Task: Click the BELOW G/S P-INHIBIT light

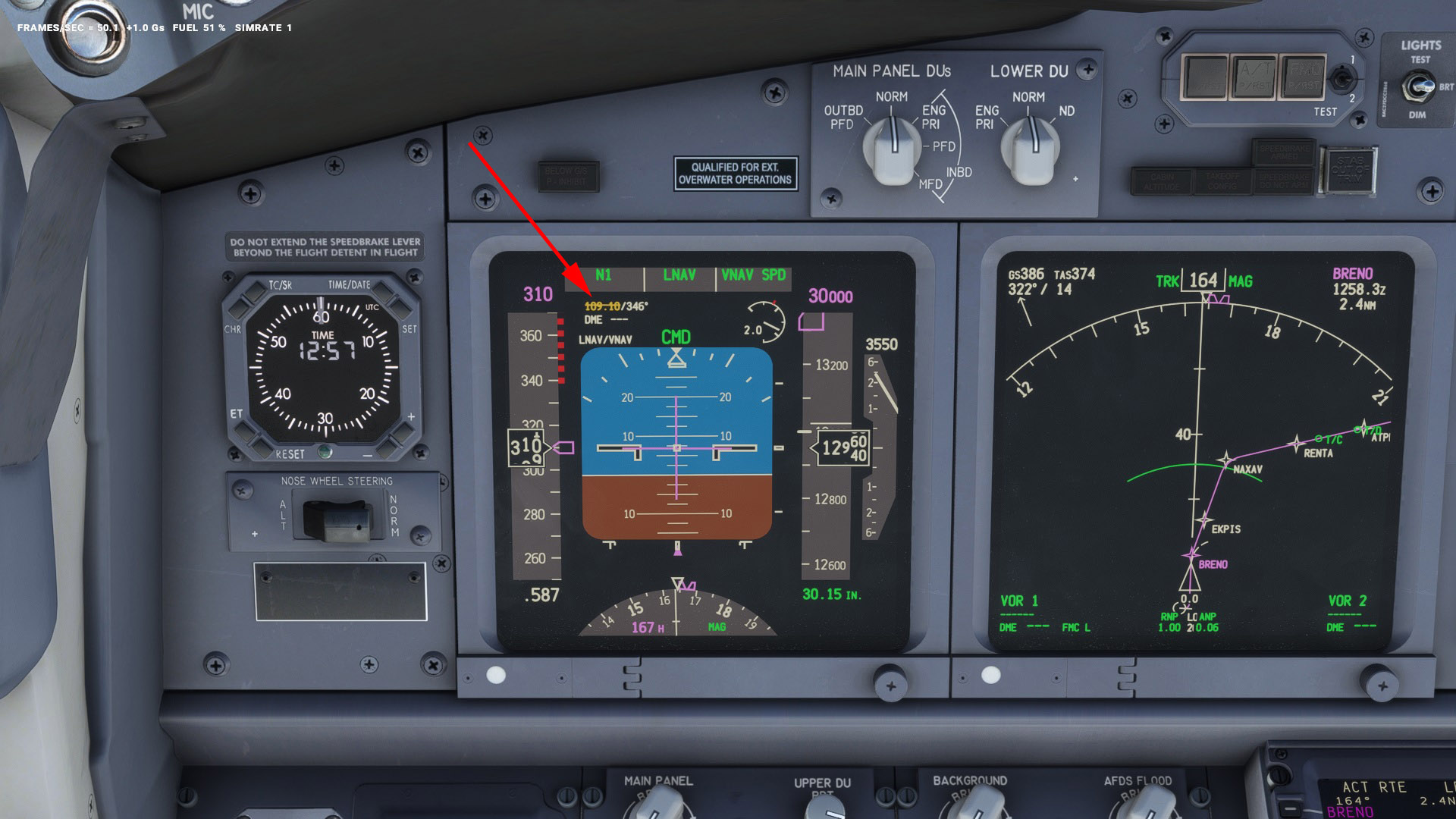Action: pyautogui.click(x=569, y=175)
